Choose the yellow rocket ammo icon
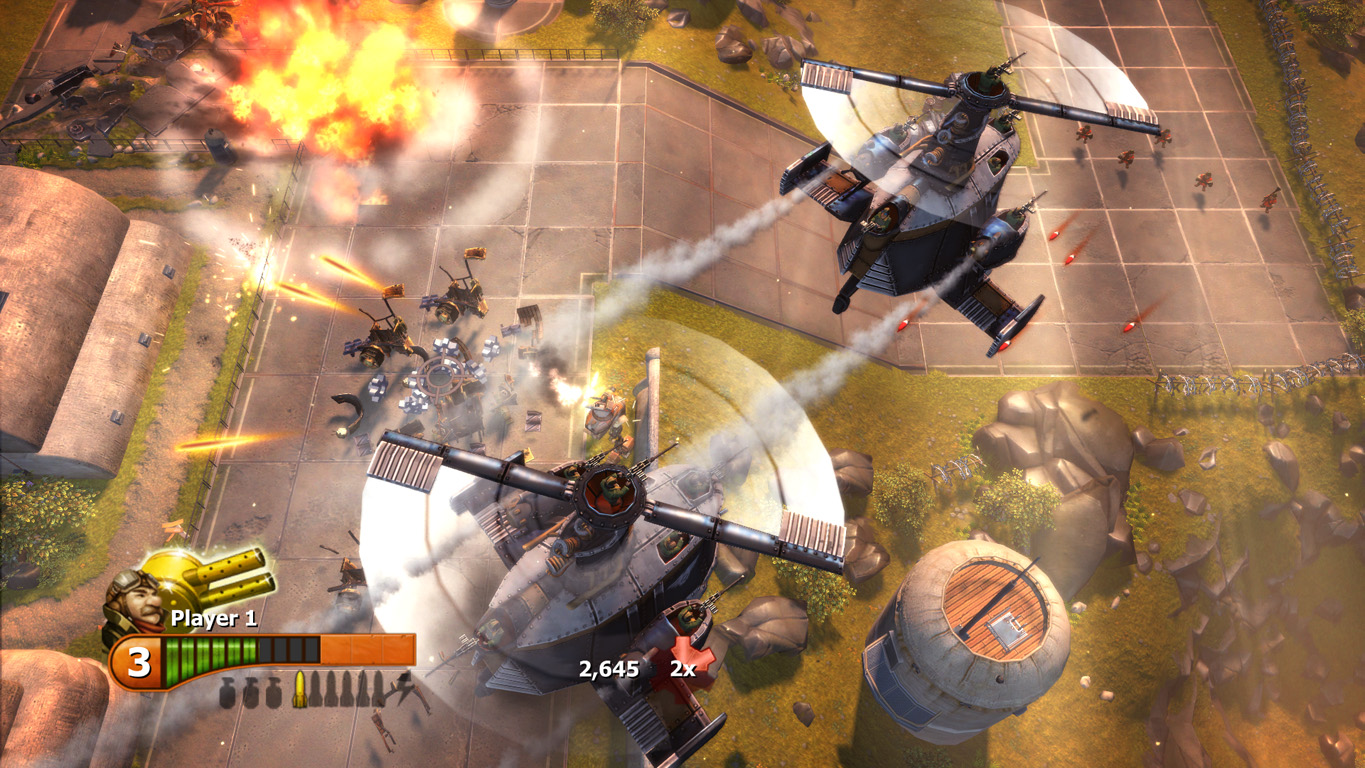Viewport: 1365px width, 768px height. click(x=298, y=690)
